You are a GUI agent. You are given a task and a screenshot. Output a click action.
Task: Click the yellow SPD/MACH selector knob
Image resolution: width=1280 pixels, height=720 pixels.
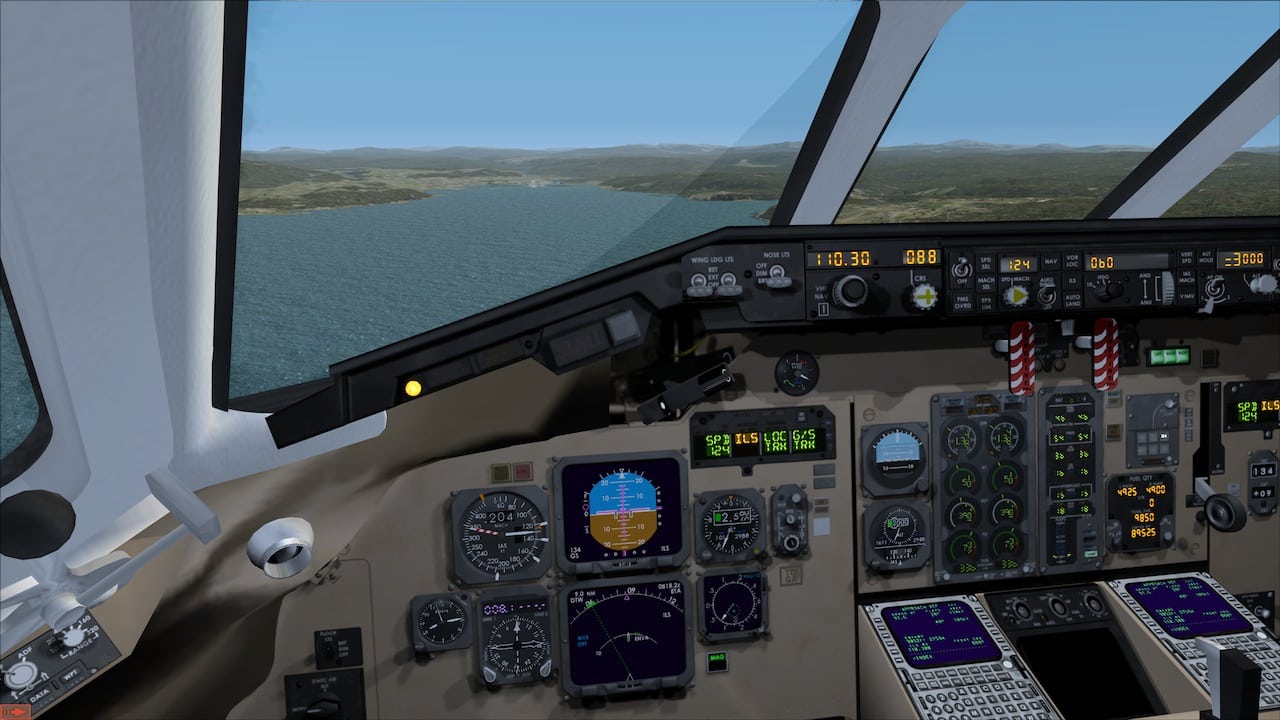[x=1016, y=295]
